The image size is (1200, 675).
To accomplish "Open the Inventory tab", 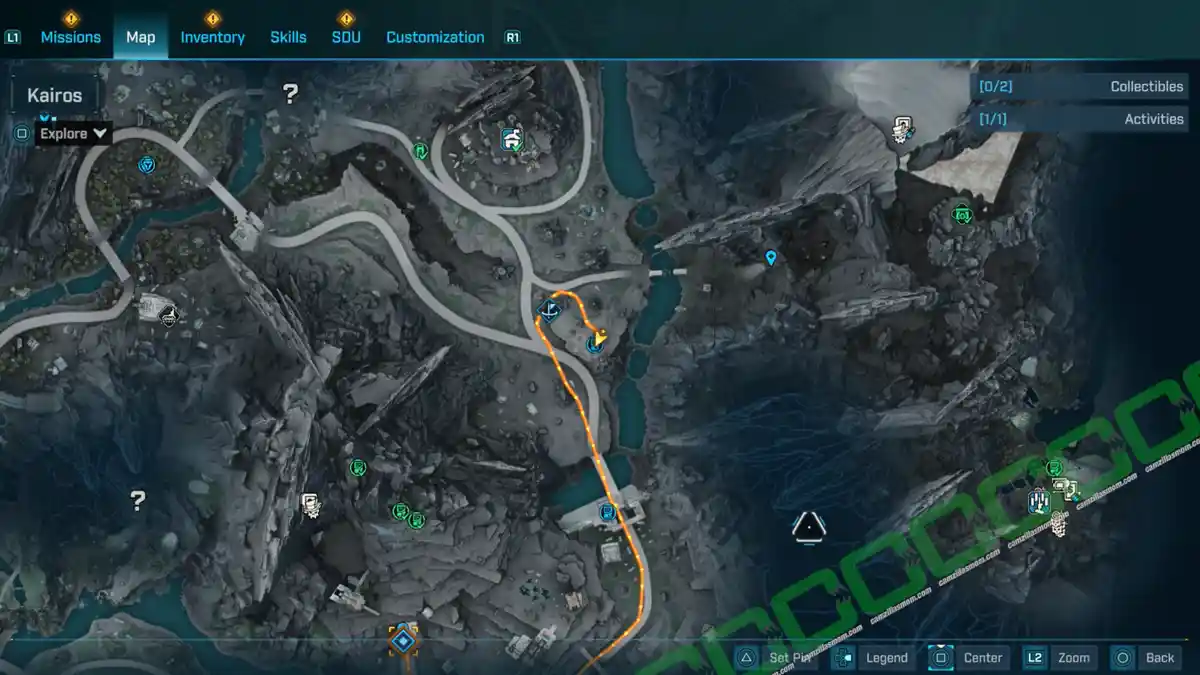I will pyautogui.click(x=212, y=37).
